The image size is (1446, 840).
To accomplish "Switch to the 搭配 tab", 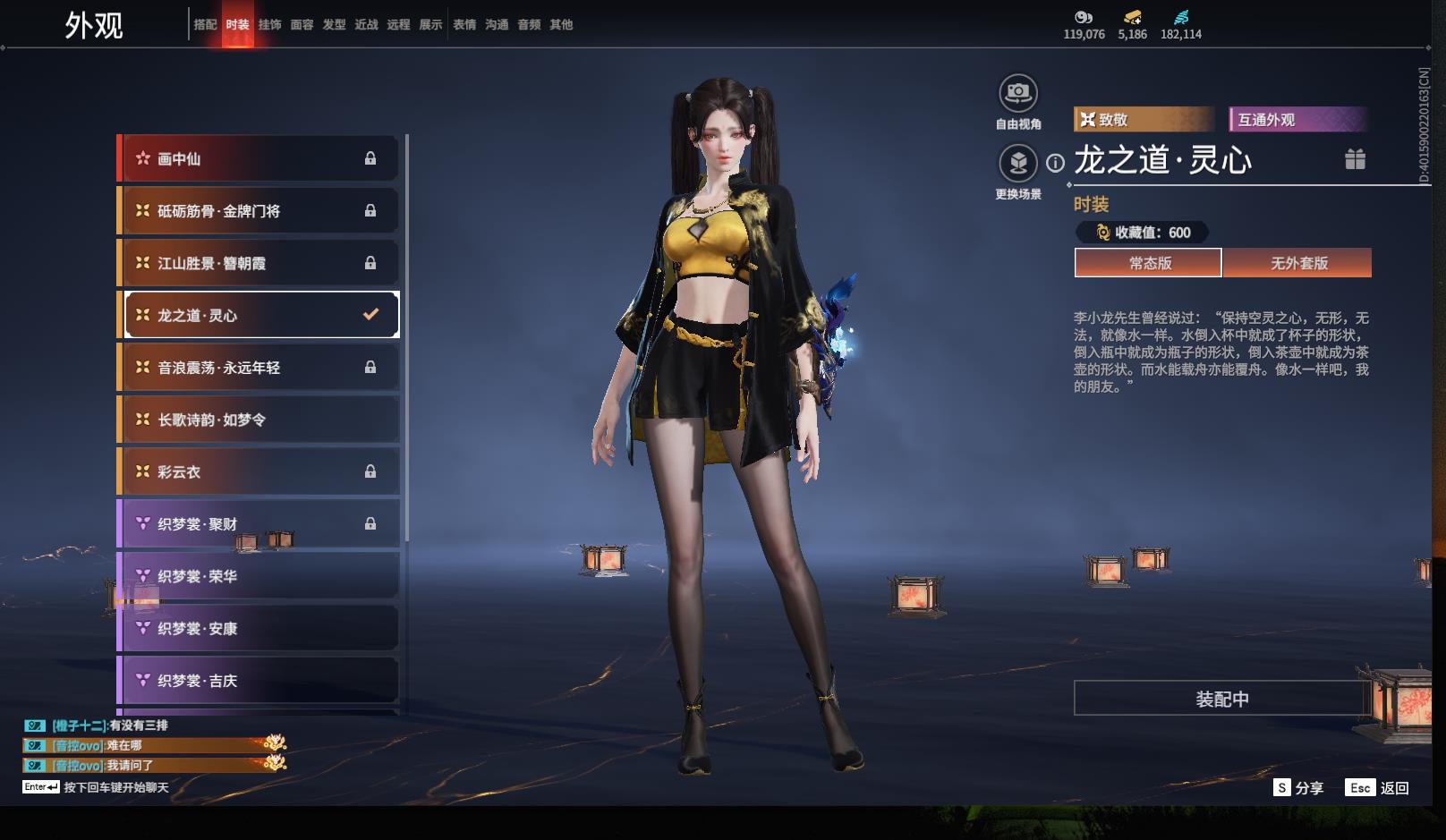I will click(205, 25).
